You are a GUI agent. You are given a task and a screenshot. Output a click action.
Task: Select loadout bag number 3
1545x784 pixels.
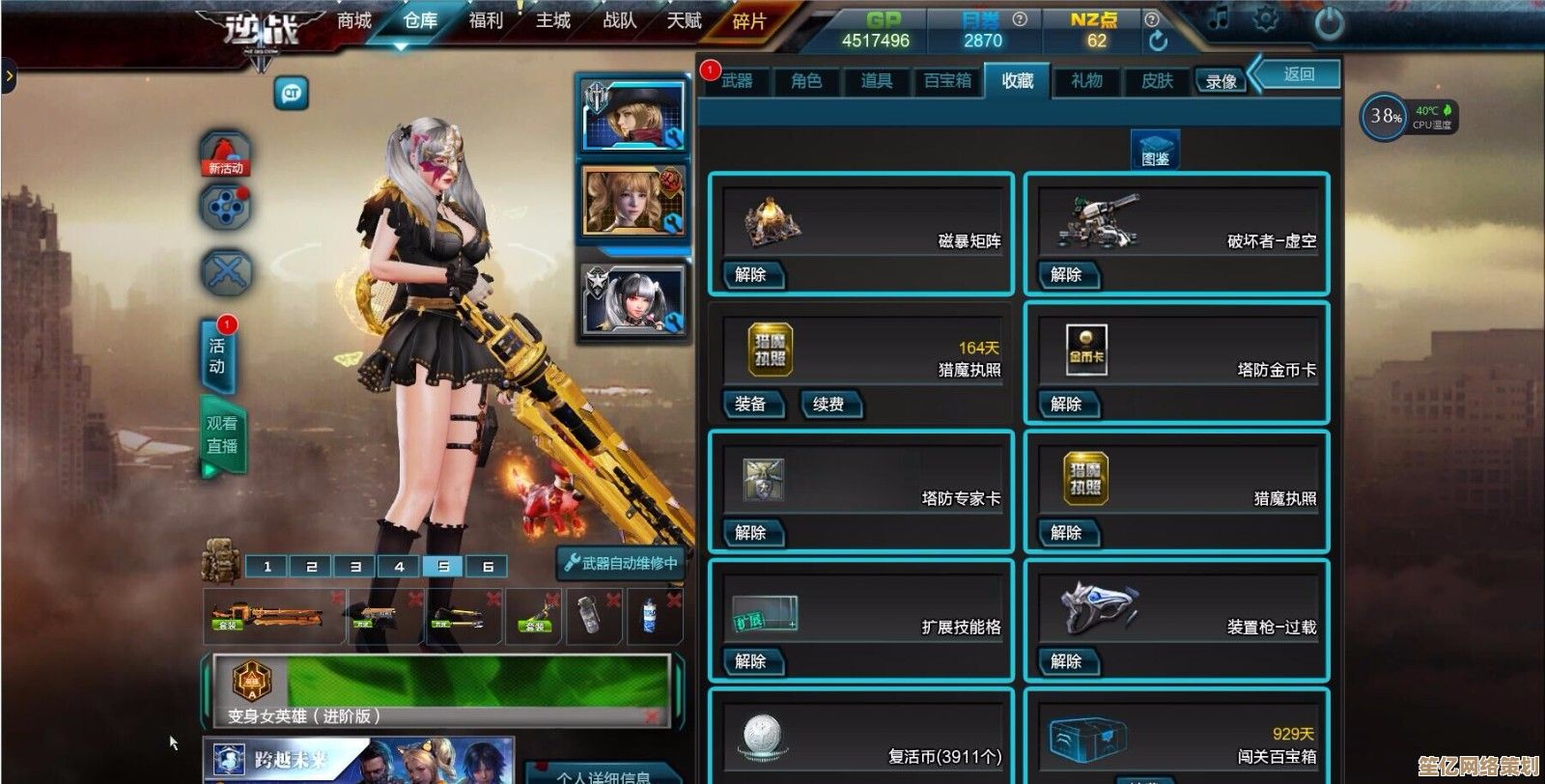355,567
